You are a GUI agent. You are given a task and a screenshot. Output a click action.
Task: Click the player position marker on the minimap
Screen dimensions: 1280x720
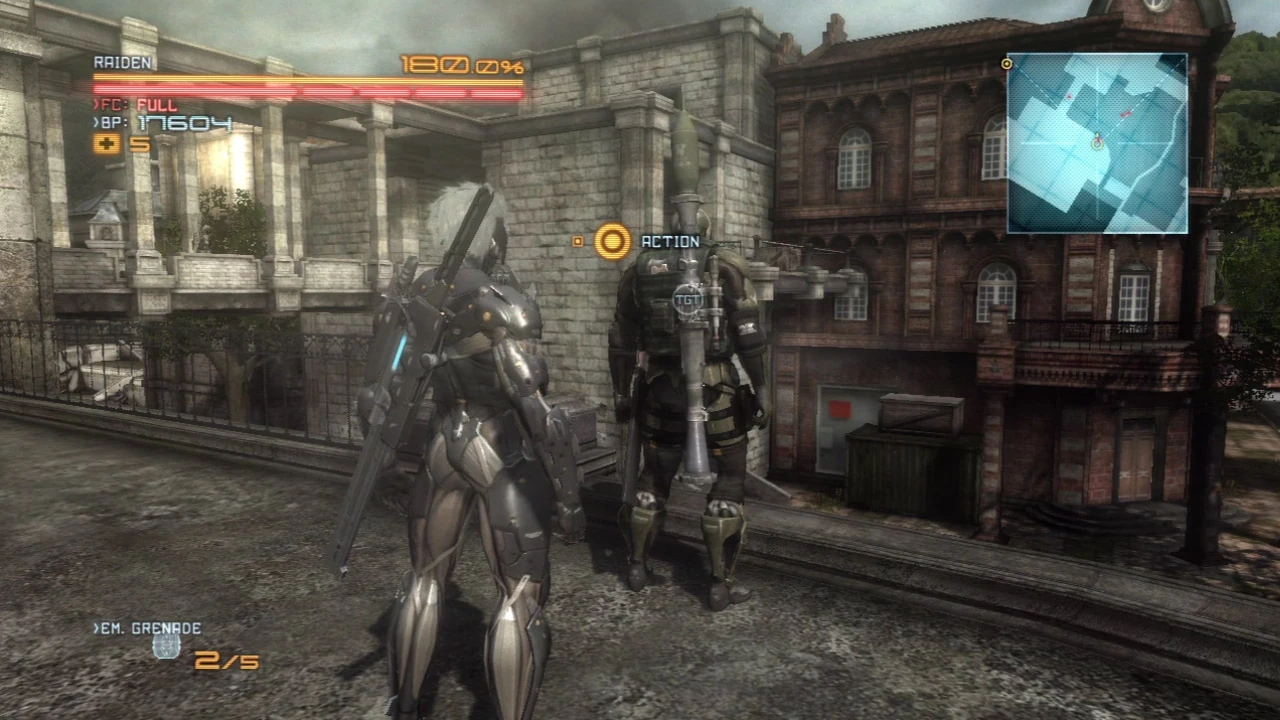pyautogui.click(x=1097, y=144)
